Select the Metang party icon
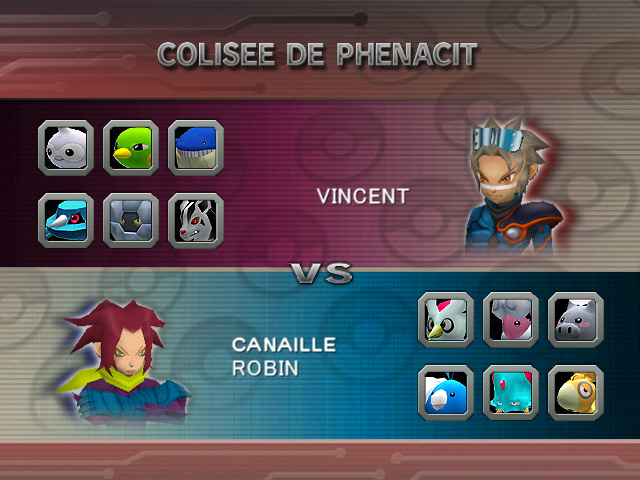The width and height of the screenshot is (640, 480). tap(67, 219)
